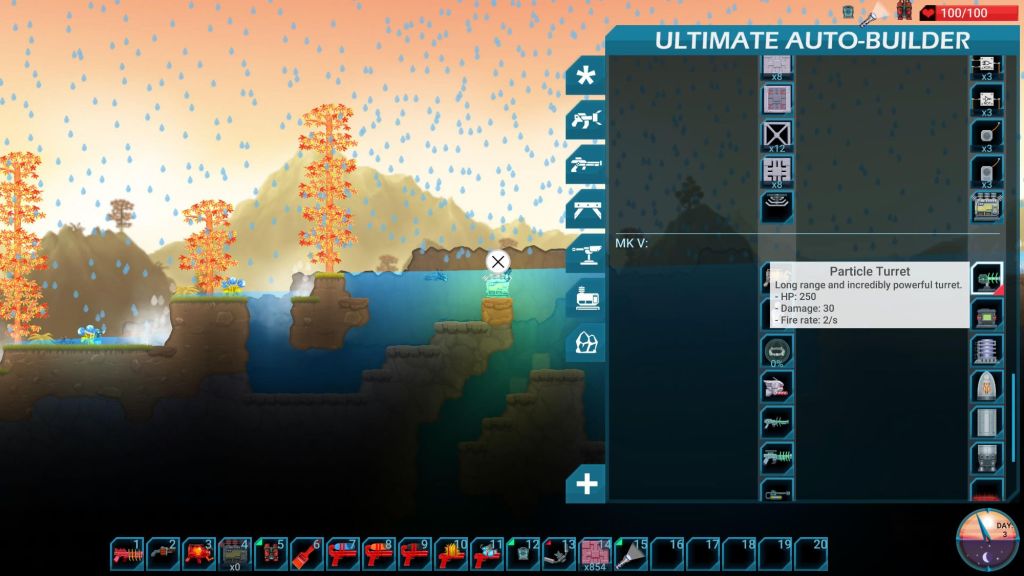Choose the yellow generator machine recipe
The width and height of the screenshot is (1024, 576).
pyautogui.click(x=987, y=207)
